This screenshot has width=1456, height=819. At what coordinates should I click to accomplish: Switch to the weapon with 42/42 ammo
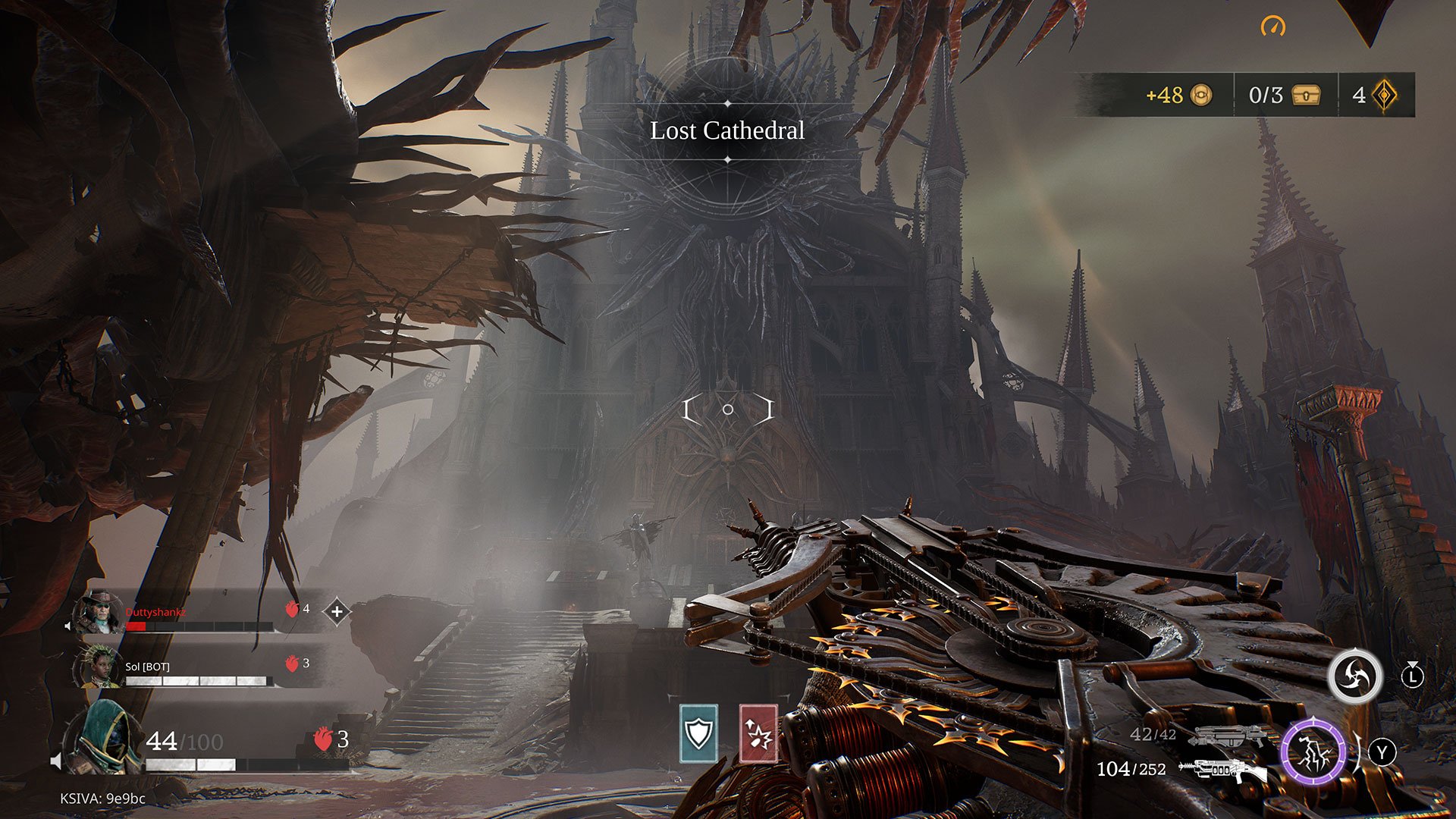[x=1227, y=735]
